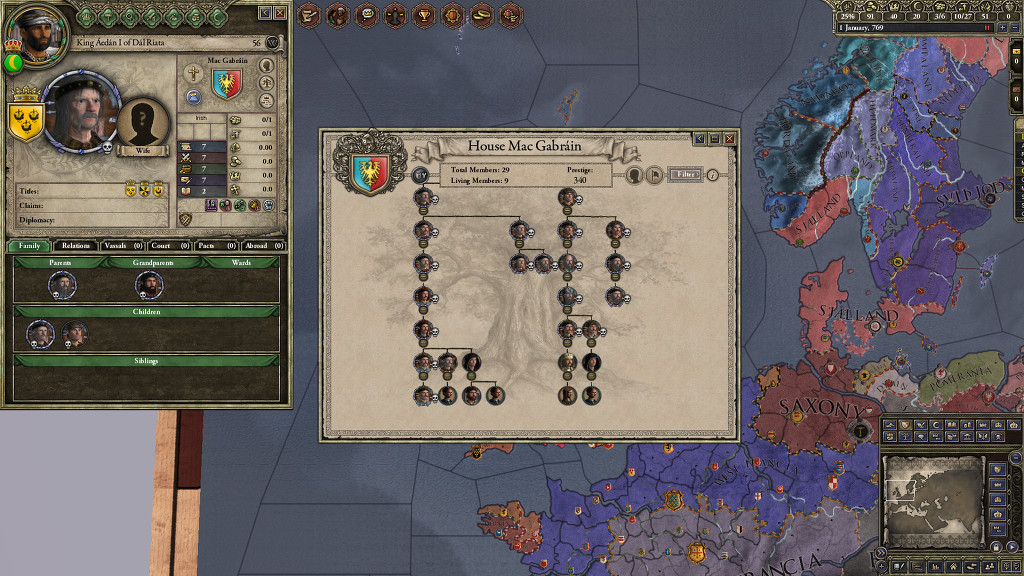The image size is (1024, 576).
Task: Minimize the family tree window
Action: 714,139
